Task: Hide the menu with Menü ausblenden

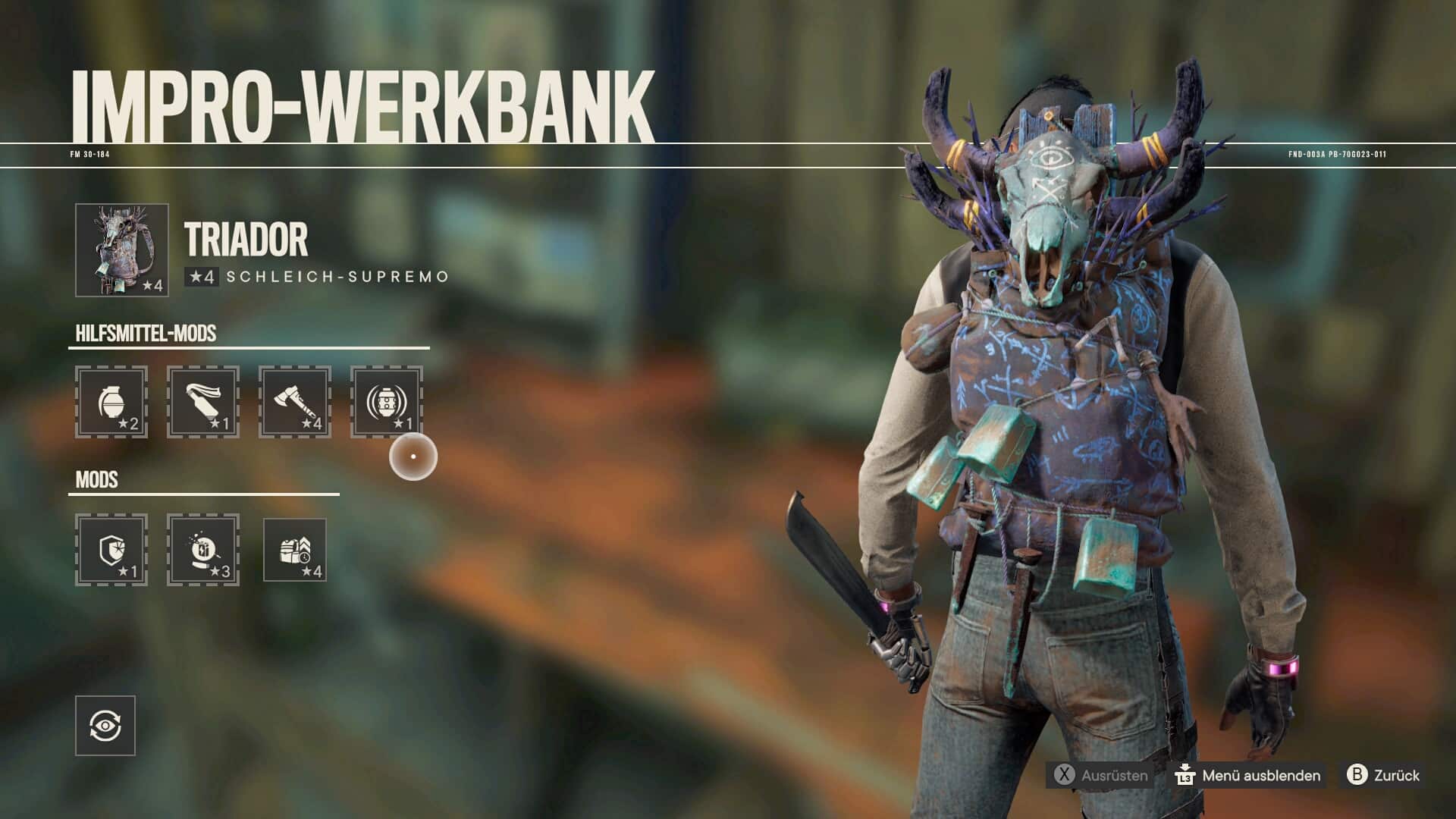Action: [1248, 775]
